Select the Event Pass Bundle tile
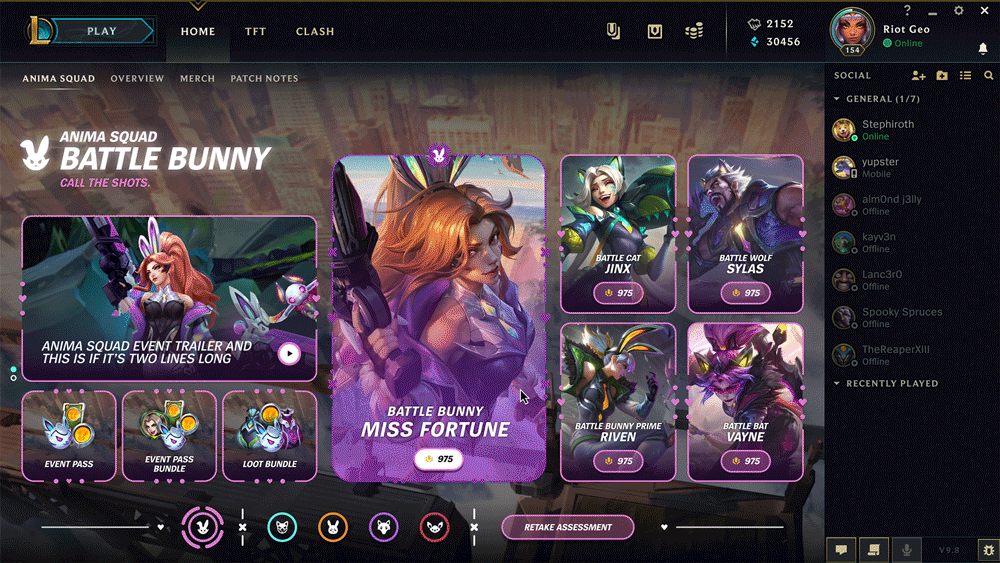Screen dimensions: 1000x563 click(169, 436)
